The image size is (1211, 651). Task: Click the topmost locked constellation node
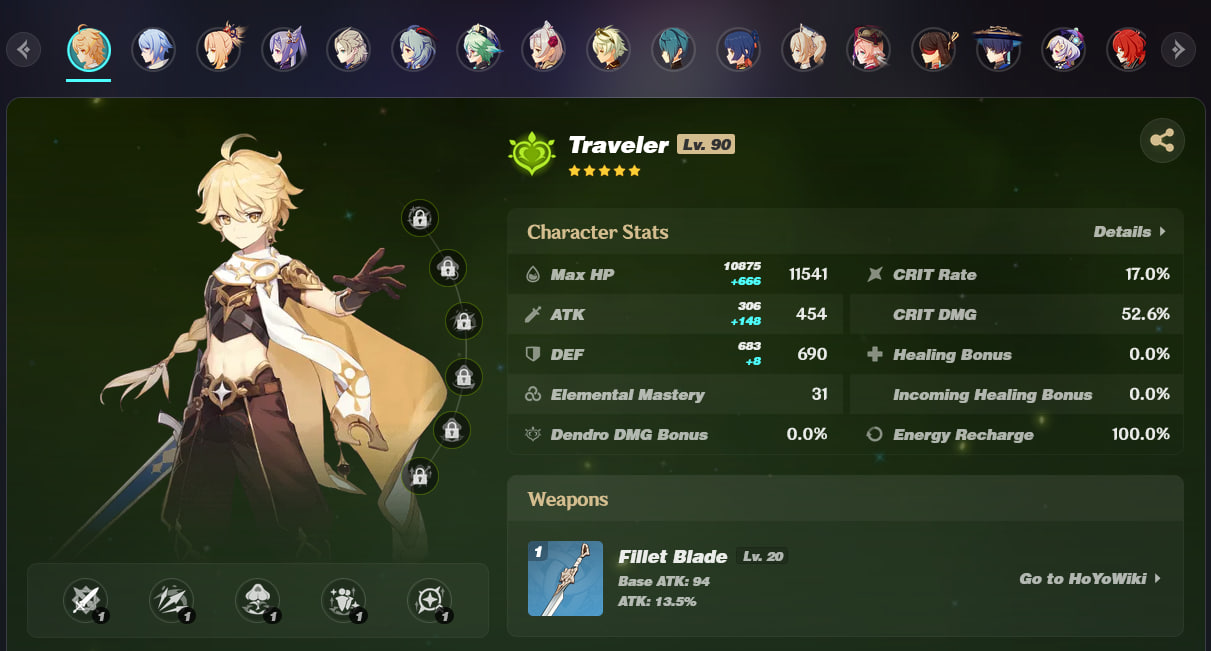[x=420, y=217]
